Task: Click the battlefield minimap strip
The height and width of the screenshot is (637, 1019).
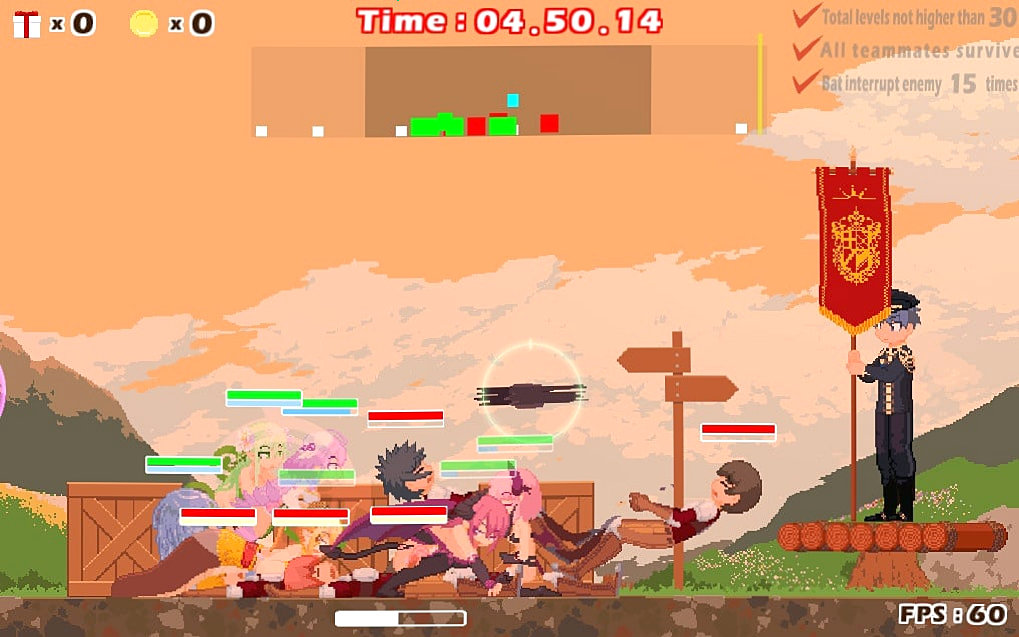Action: (506, 91)
